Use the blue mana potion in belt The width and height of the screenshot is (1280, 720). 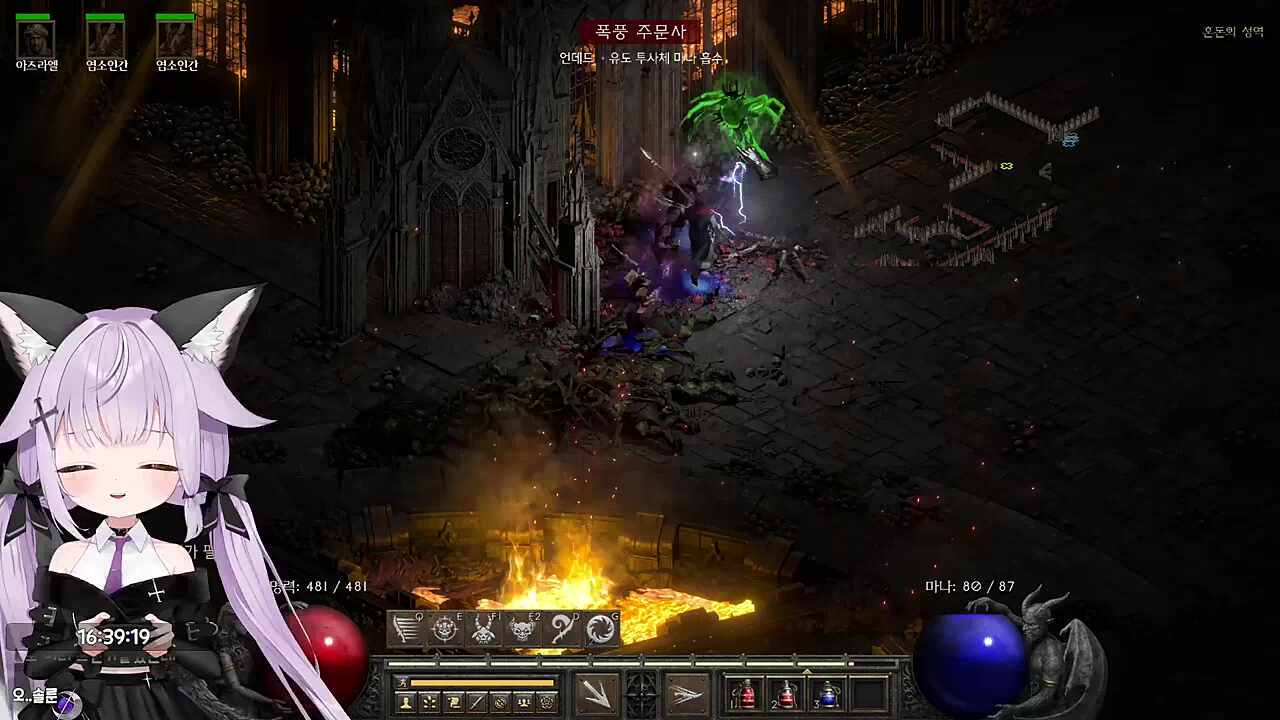point(828,694)
